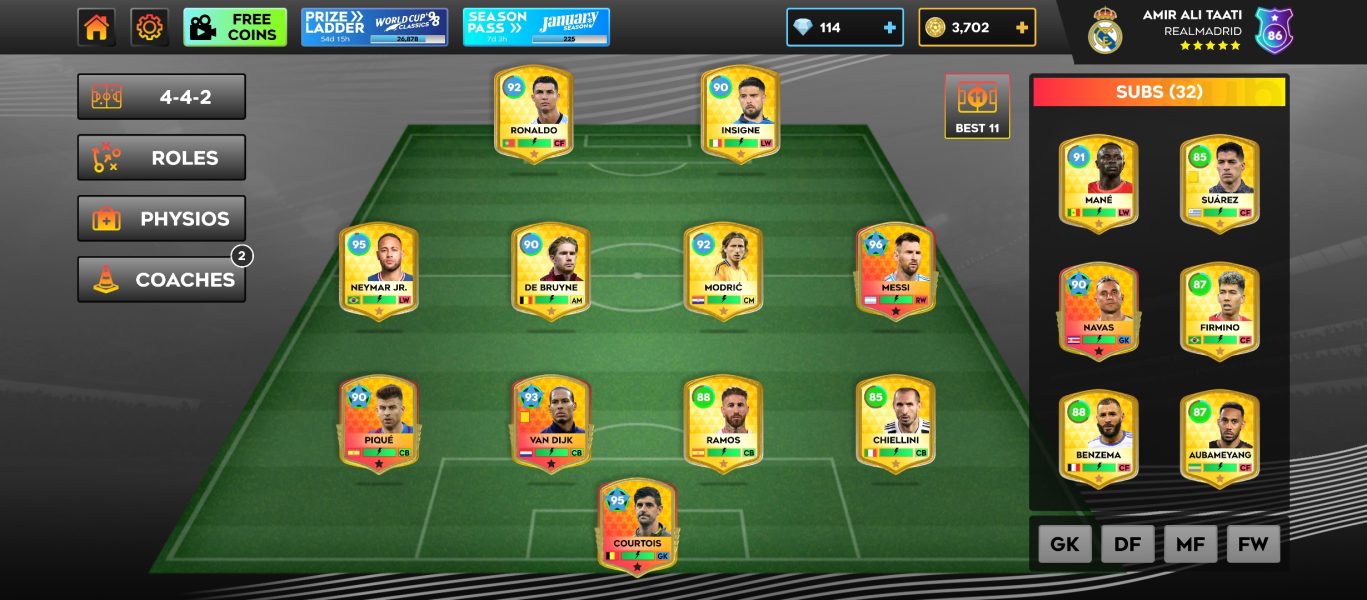Buy more gold coins with the plus
Screen dimensions: 1367x600
(x=1021, y=28)
